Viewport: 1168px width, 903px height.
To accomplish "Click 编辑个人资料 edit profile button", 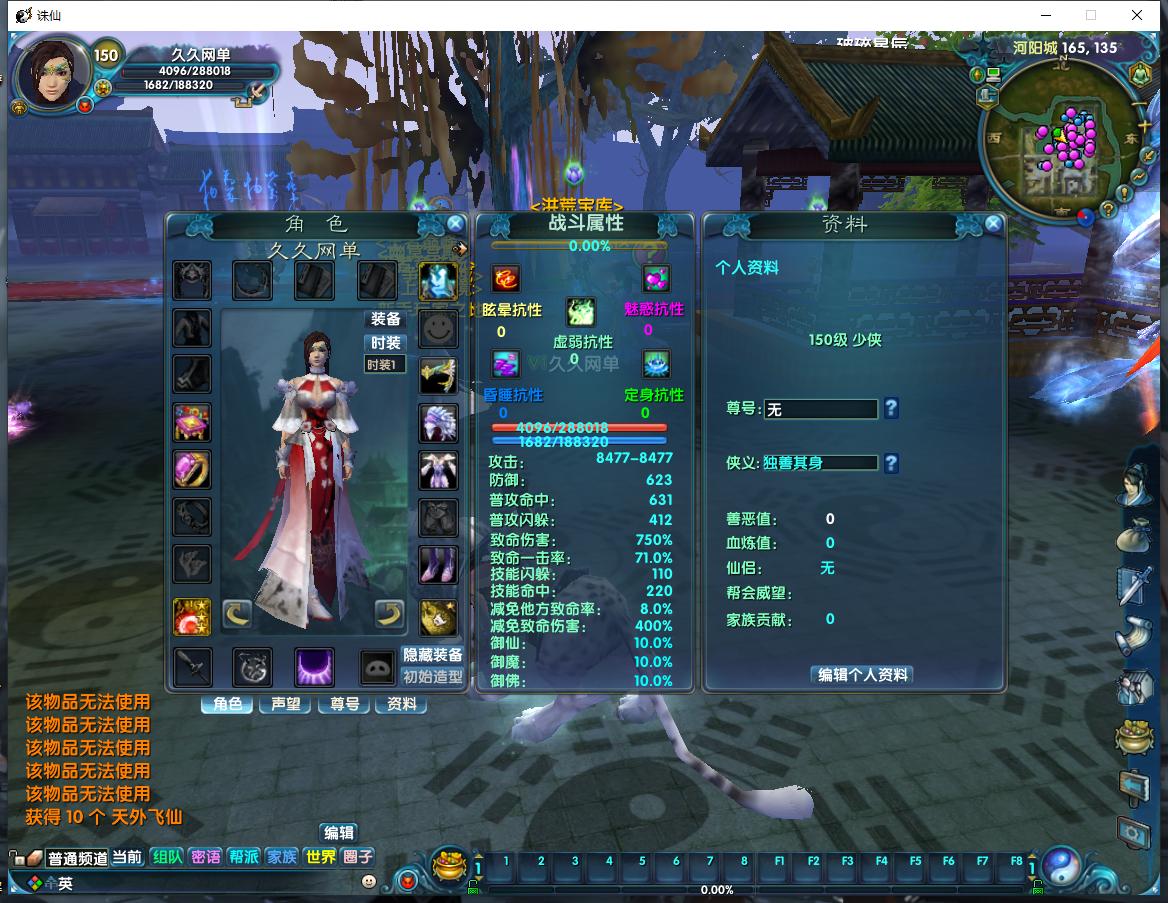I will 862,675.
